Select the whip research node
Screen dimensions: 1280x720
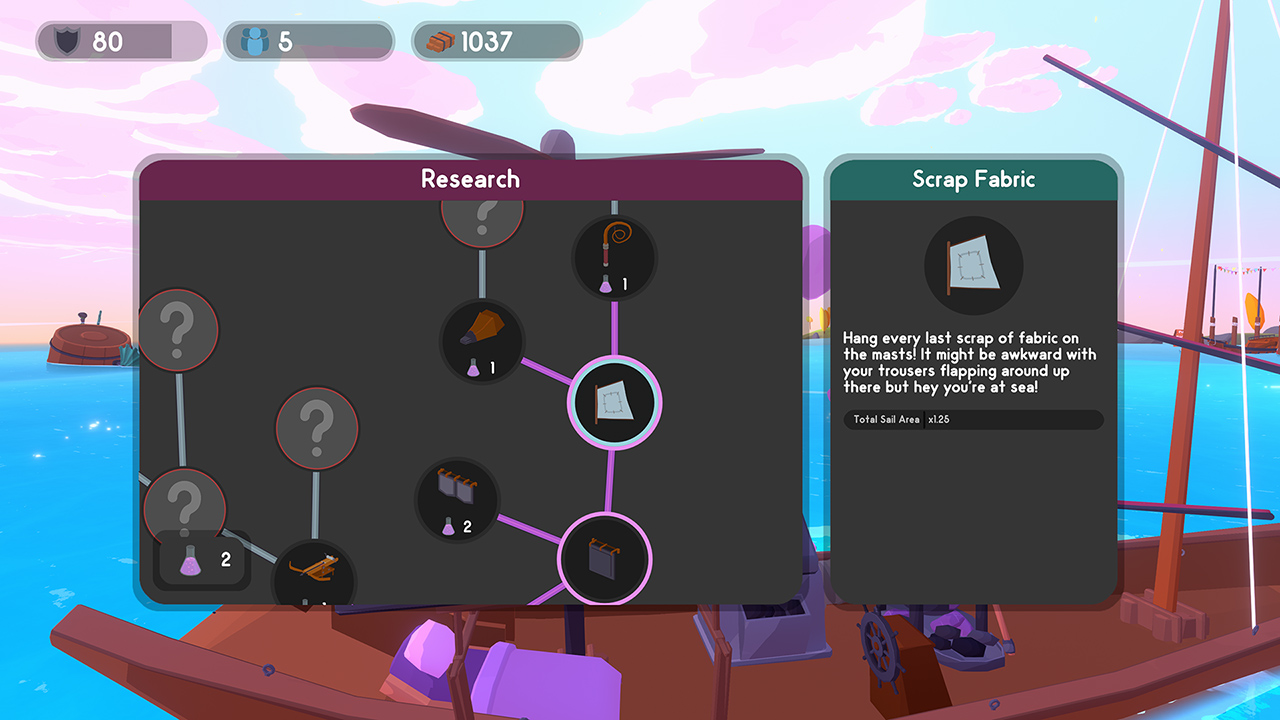612,257
